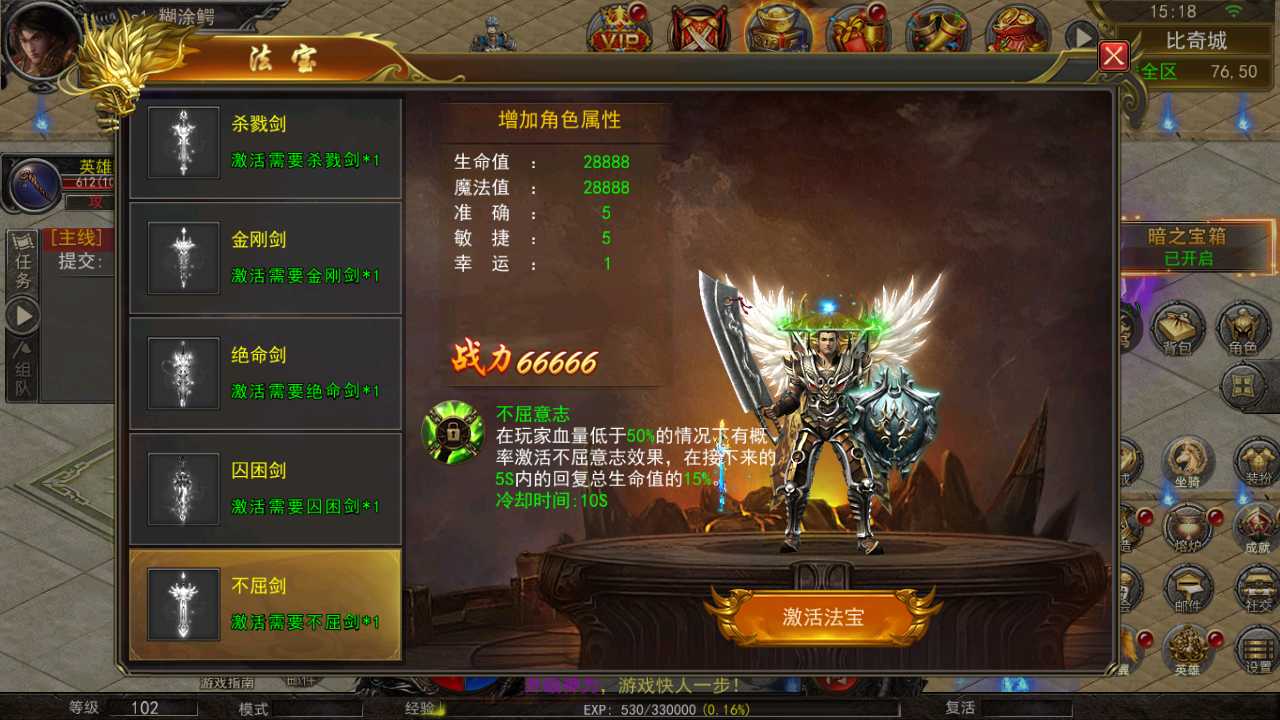Open the 熔炉 (furnace) feature

pyautogui.click(x=1190, y=525)
